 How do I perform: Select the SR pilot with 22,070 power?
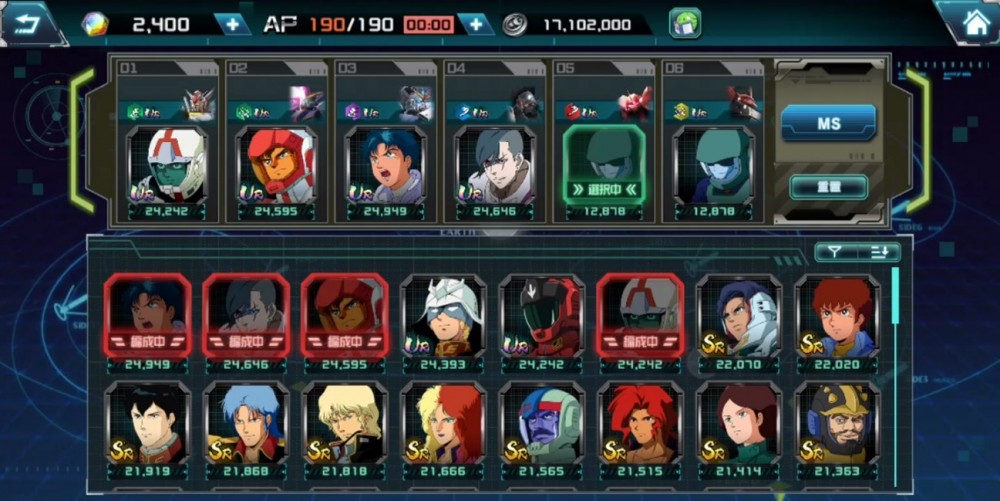point(739,317)
